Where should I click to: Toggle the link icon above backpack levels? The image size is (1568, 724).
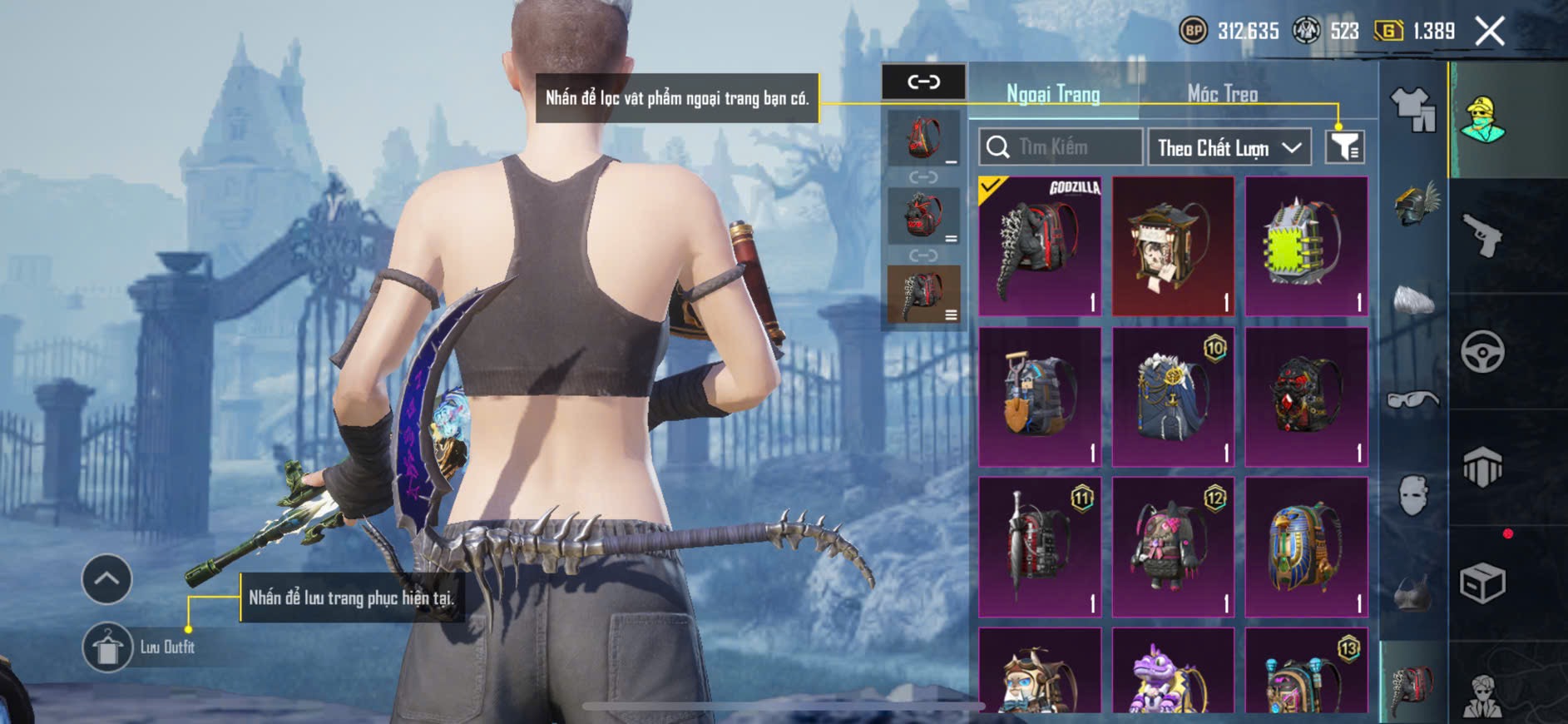tap(923, 82)
